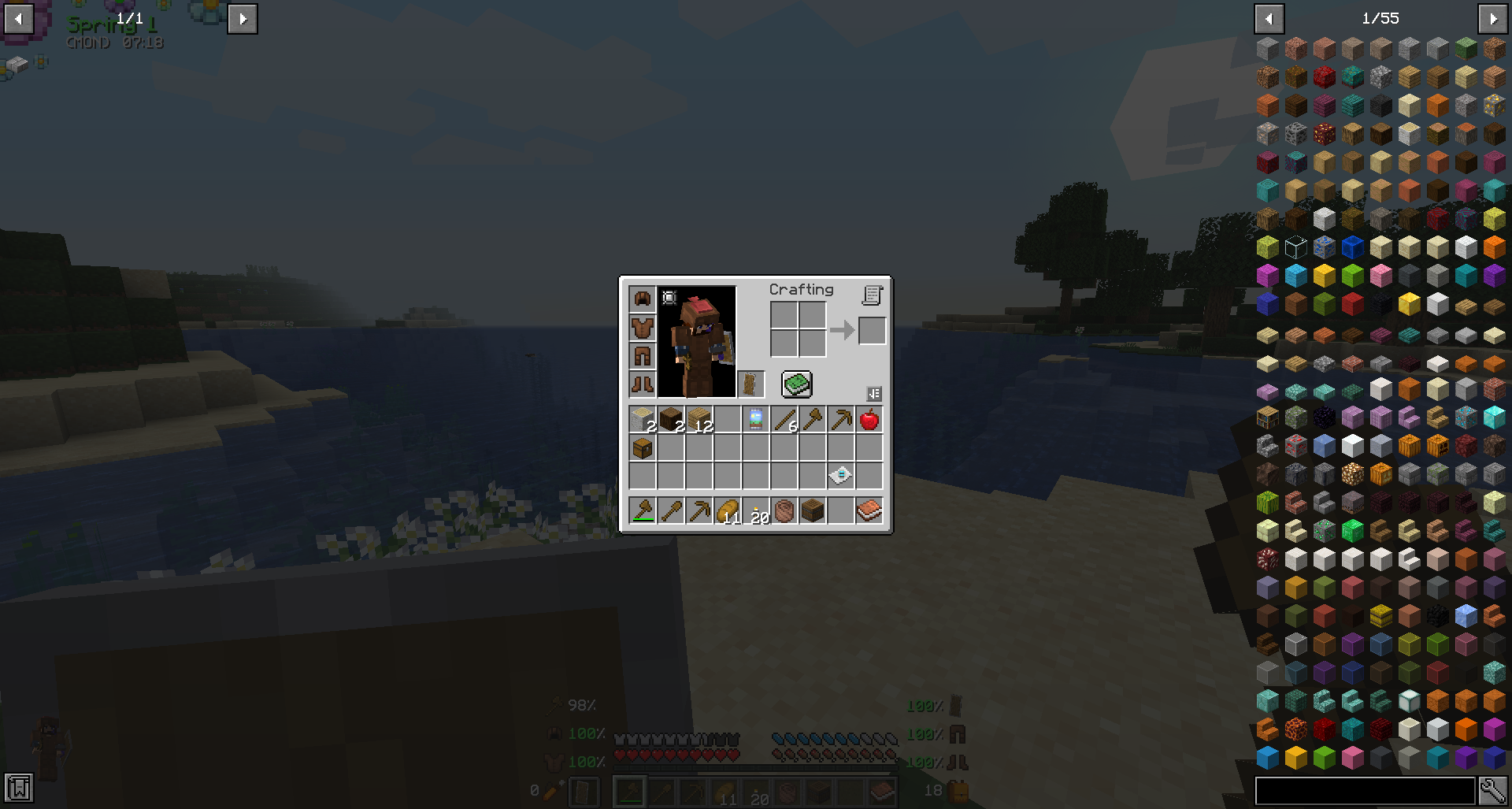Click the book icon in the bottom-left corner
Image resolution: width=1512 pixels, height=809 pixels.
tap(17, 787)
